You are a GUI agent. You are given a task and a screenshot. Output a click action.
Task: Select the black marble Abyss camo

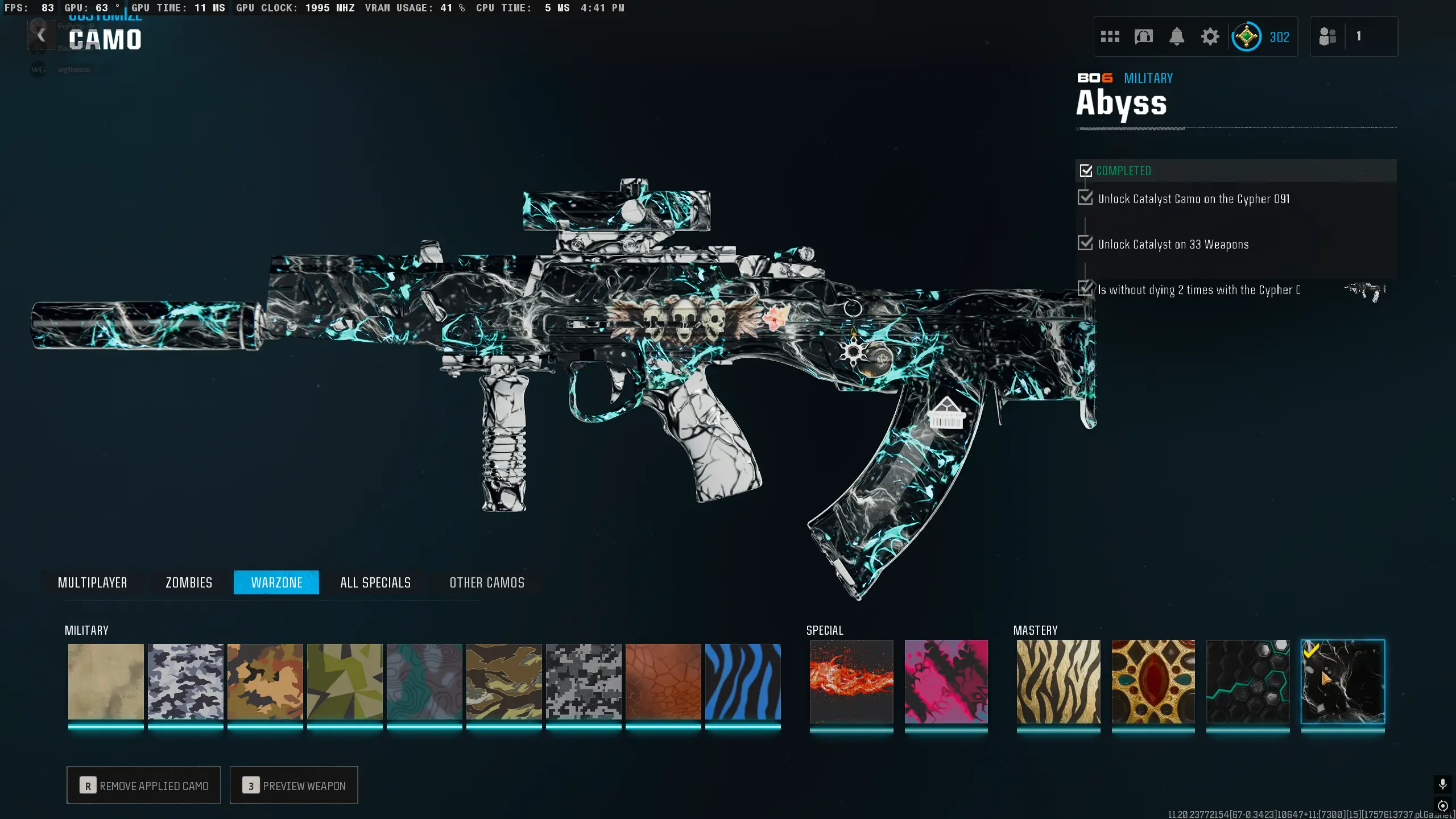(1343, 681)
